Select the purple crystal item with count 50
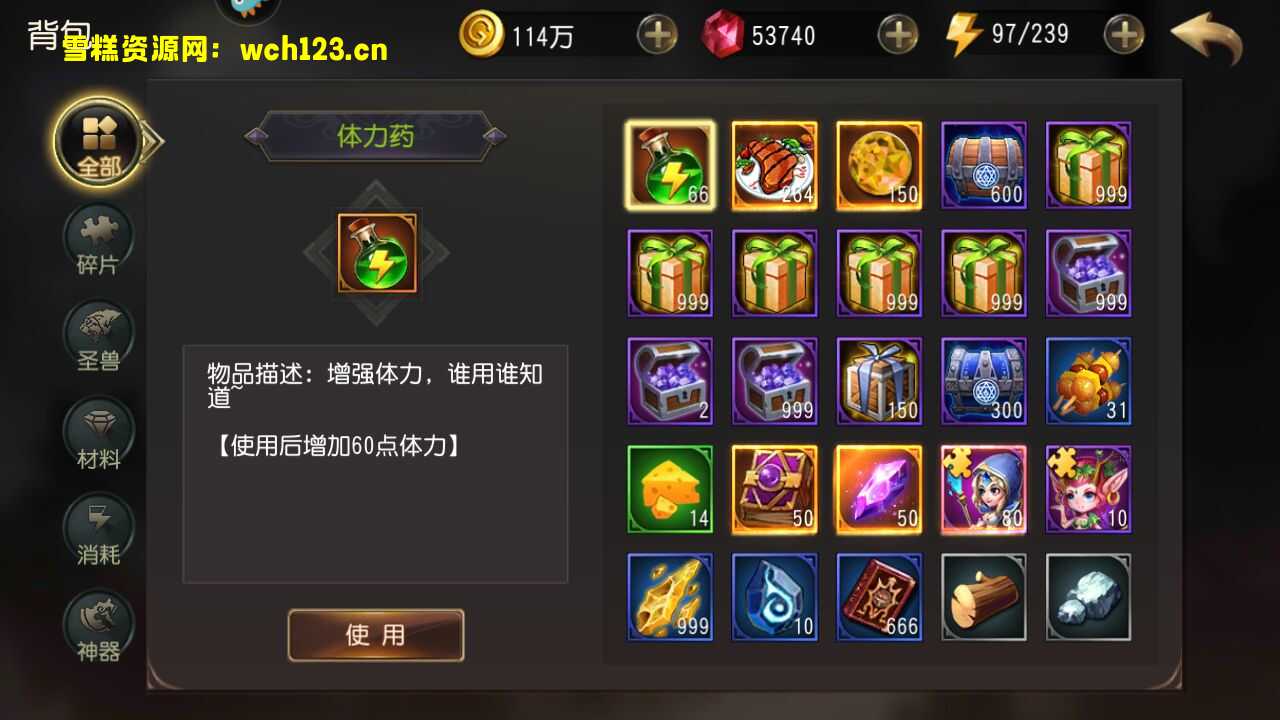This screenshot has height=720, width=1280. click(x=878, y=489)
